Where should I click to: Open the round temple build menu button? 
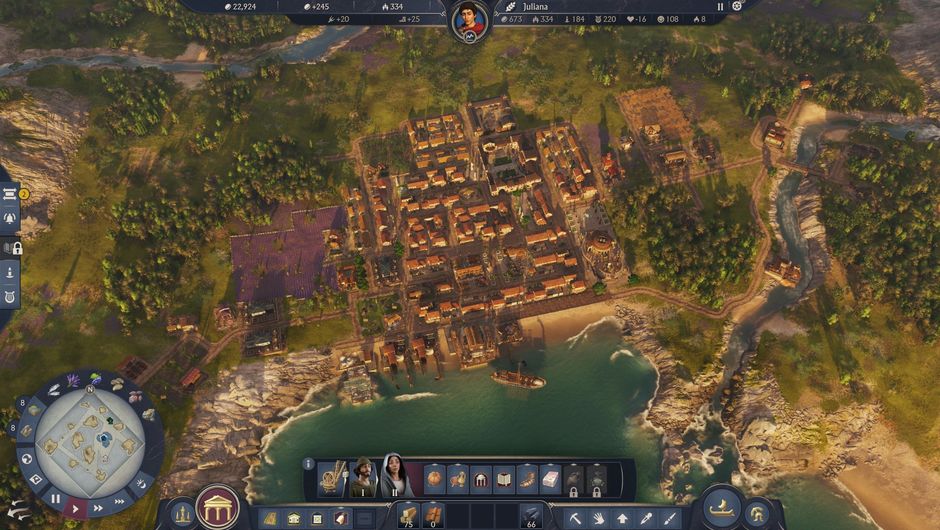click(x=217, y=507)
